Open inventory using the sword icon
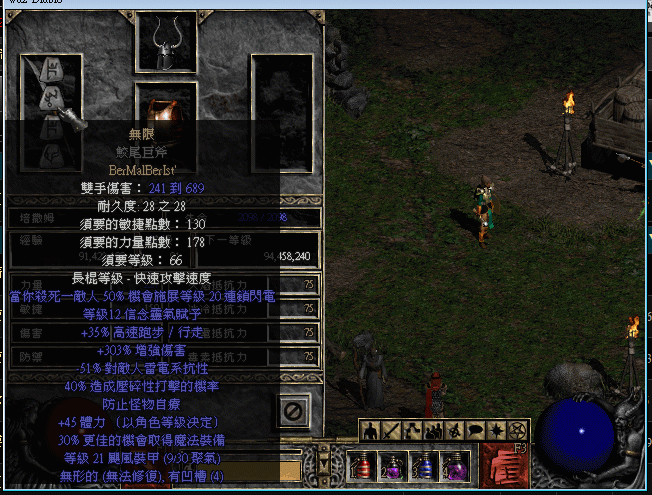Screen dimensions: 652x495 [x=390, y=431]
